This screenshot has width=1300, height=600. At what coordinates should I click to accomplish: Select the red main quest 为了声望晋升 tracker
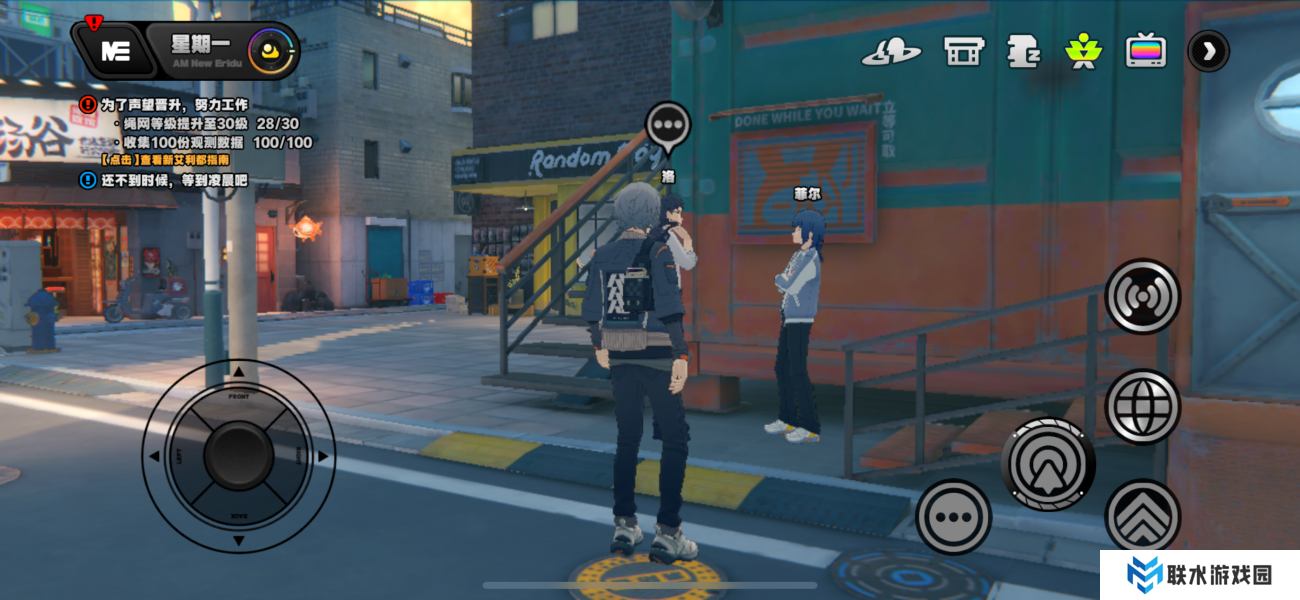click(172, 104)
